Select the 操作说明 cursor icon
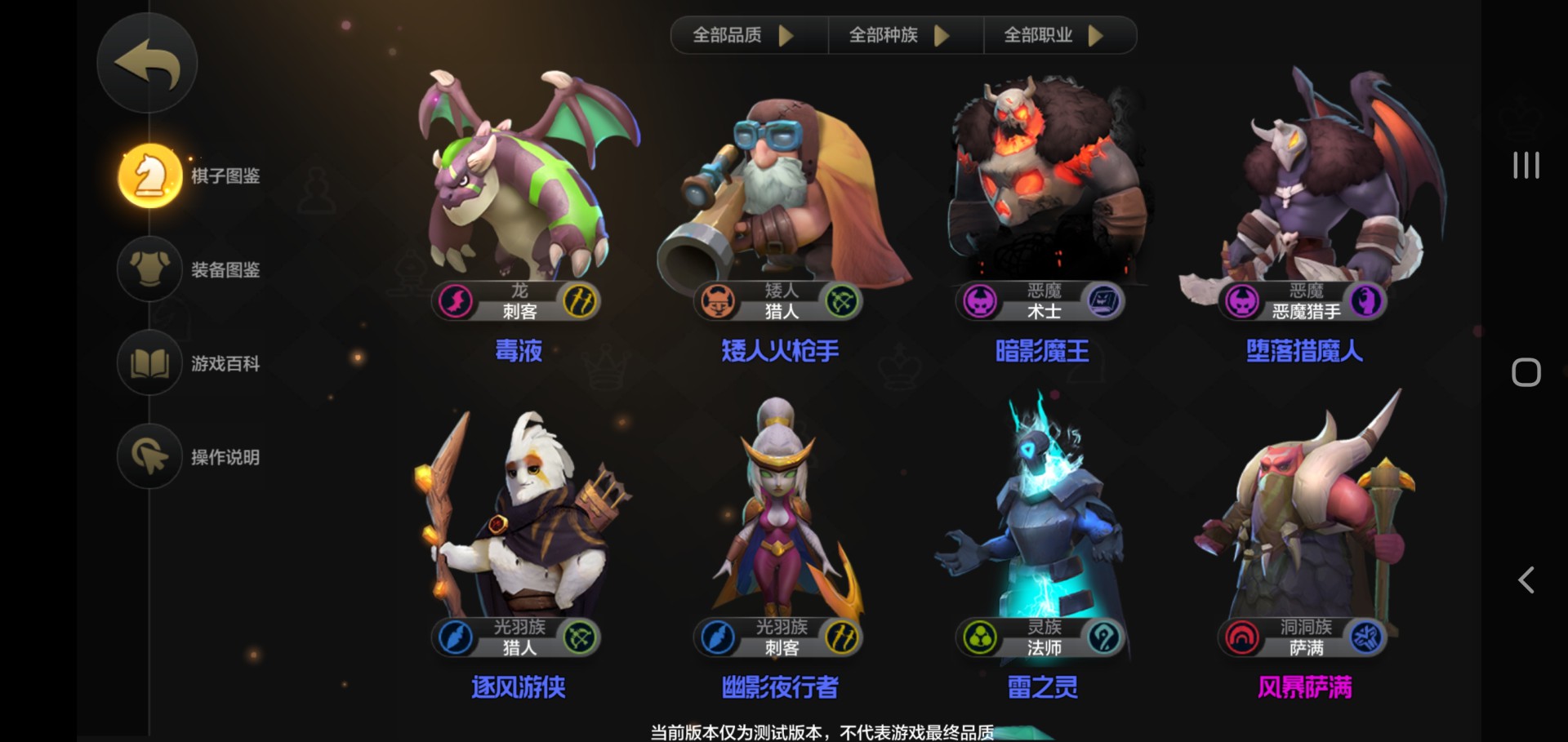Image resolution: width=1568 pixels, height=742 pixels. [149, 457]
